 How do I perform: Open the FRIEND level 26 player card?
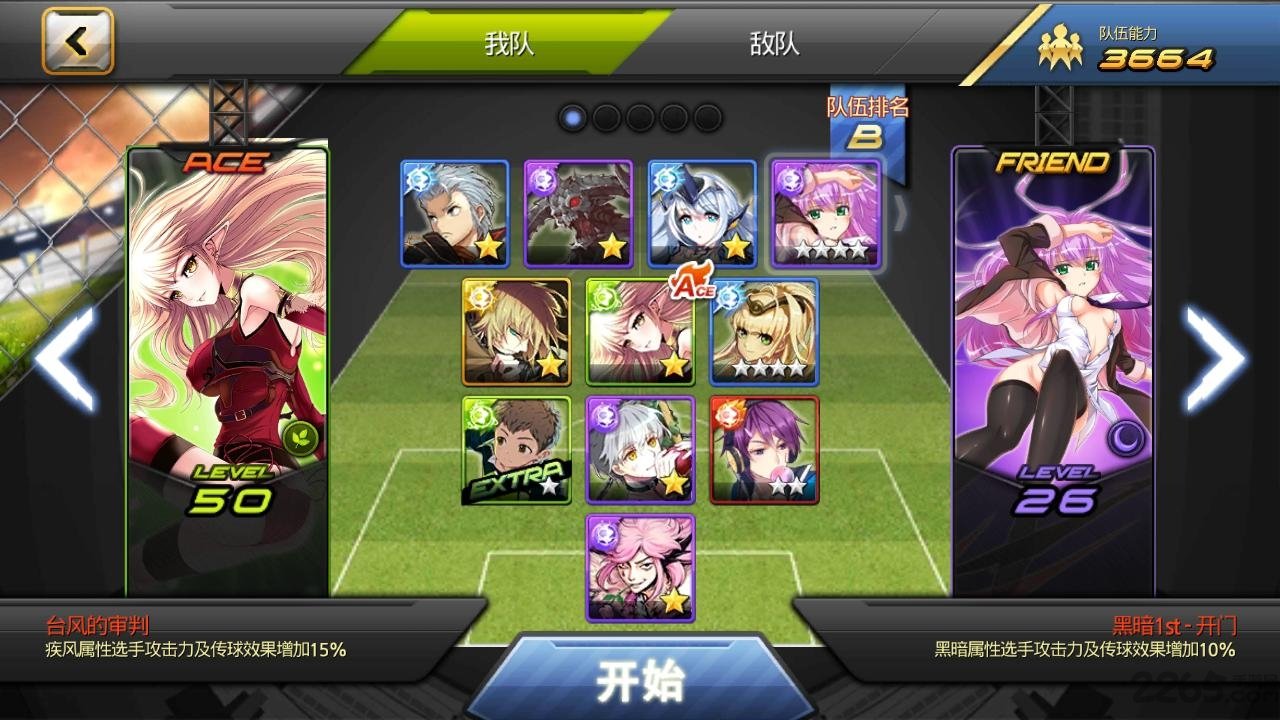(1053, 370)
